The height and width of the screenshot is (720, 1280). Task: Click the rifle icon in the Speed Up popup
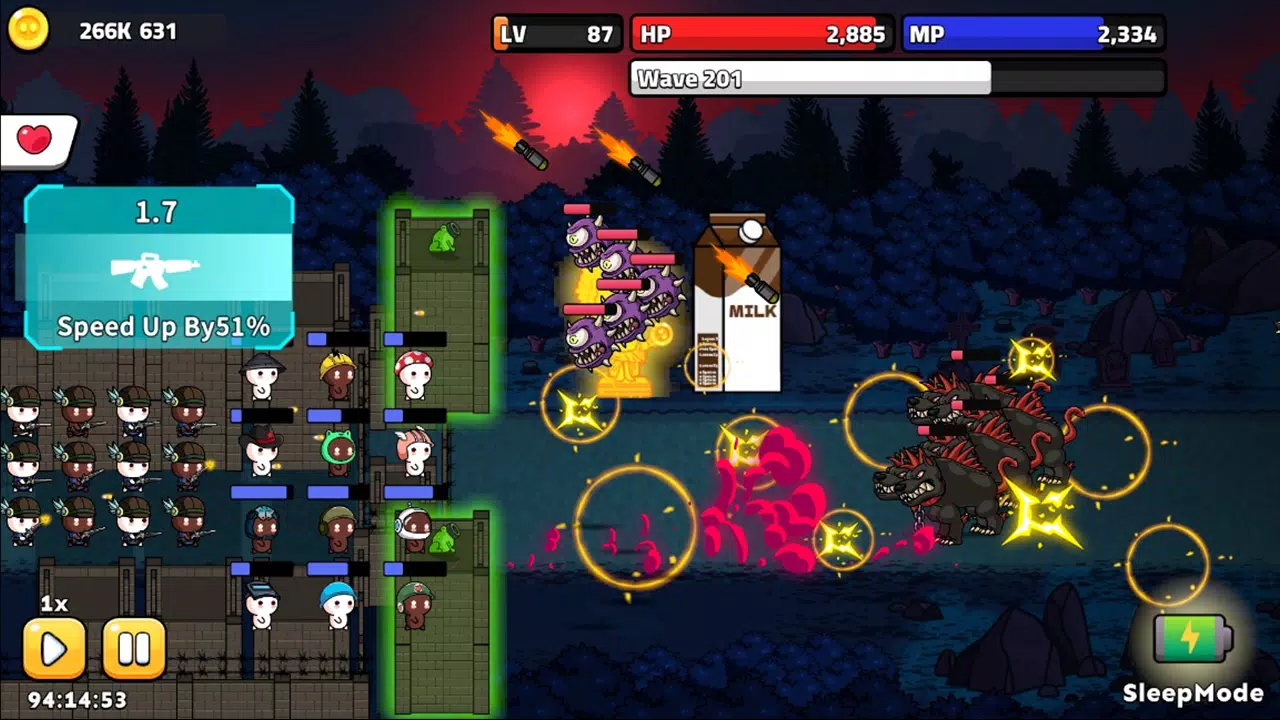157,270
